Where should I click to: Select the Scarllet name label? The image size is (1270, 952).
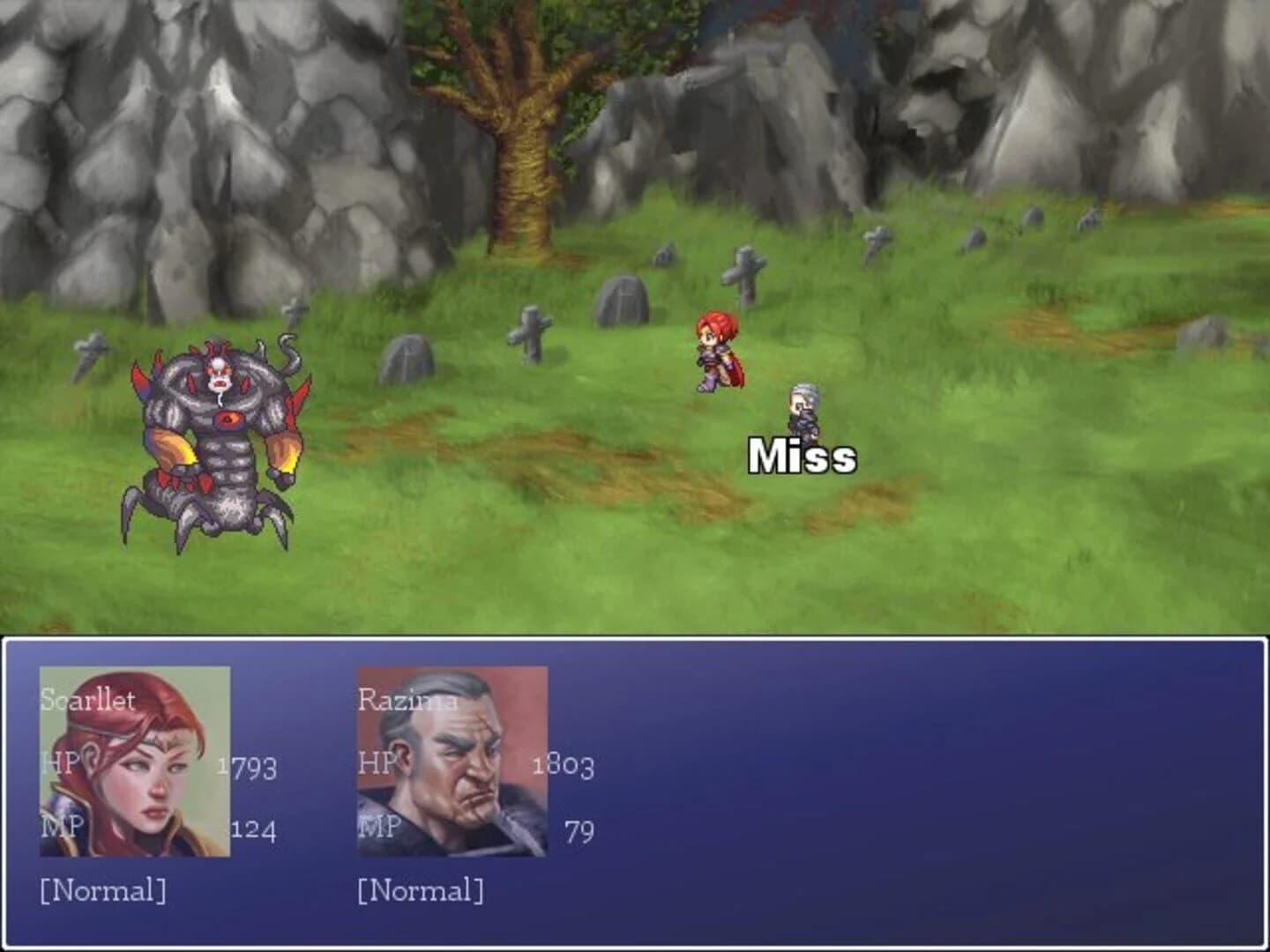(87, 703)
